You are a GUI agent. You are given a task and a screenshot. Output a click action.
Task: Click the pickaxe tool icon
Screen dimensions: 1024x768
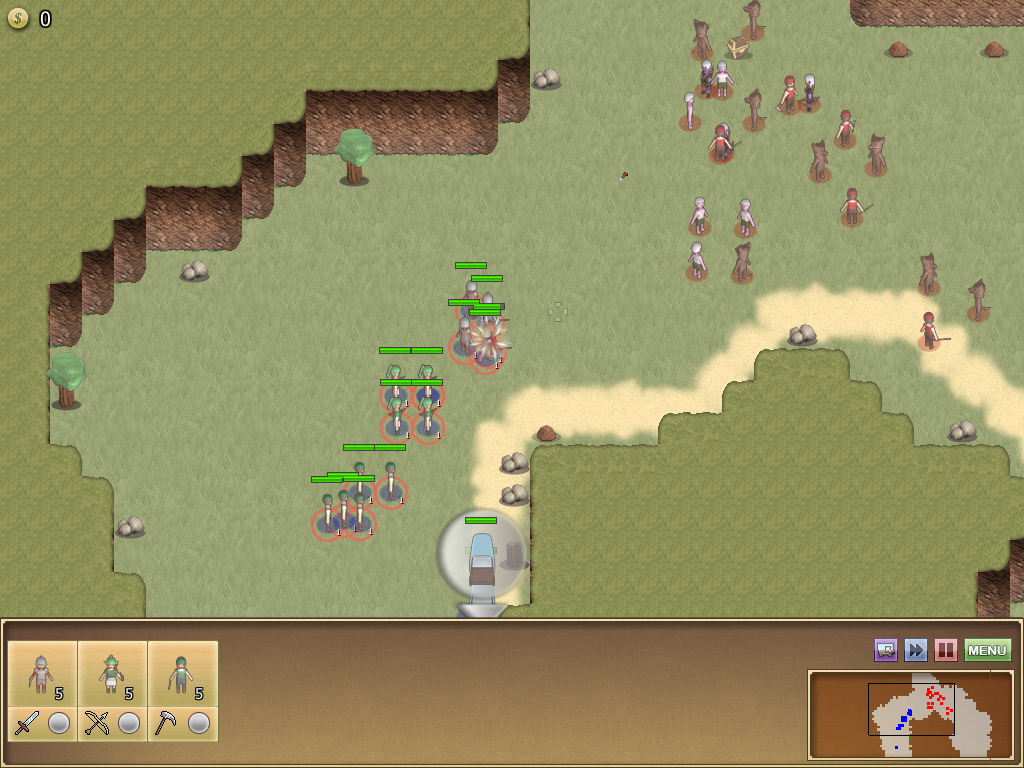coord(167,723)
